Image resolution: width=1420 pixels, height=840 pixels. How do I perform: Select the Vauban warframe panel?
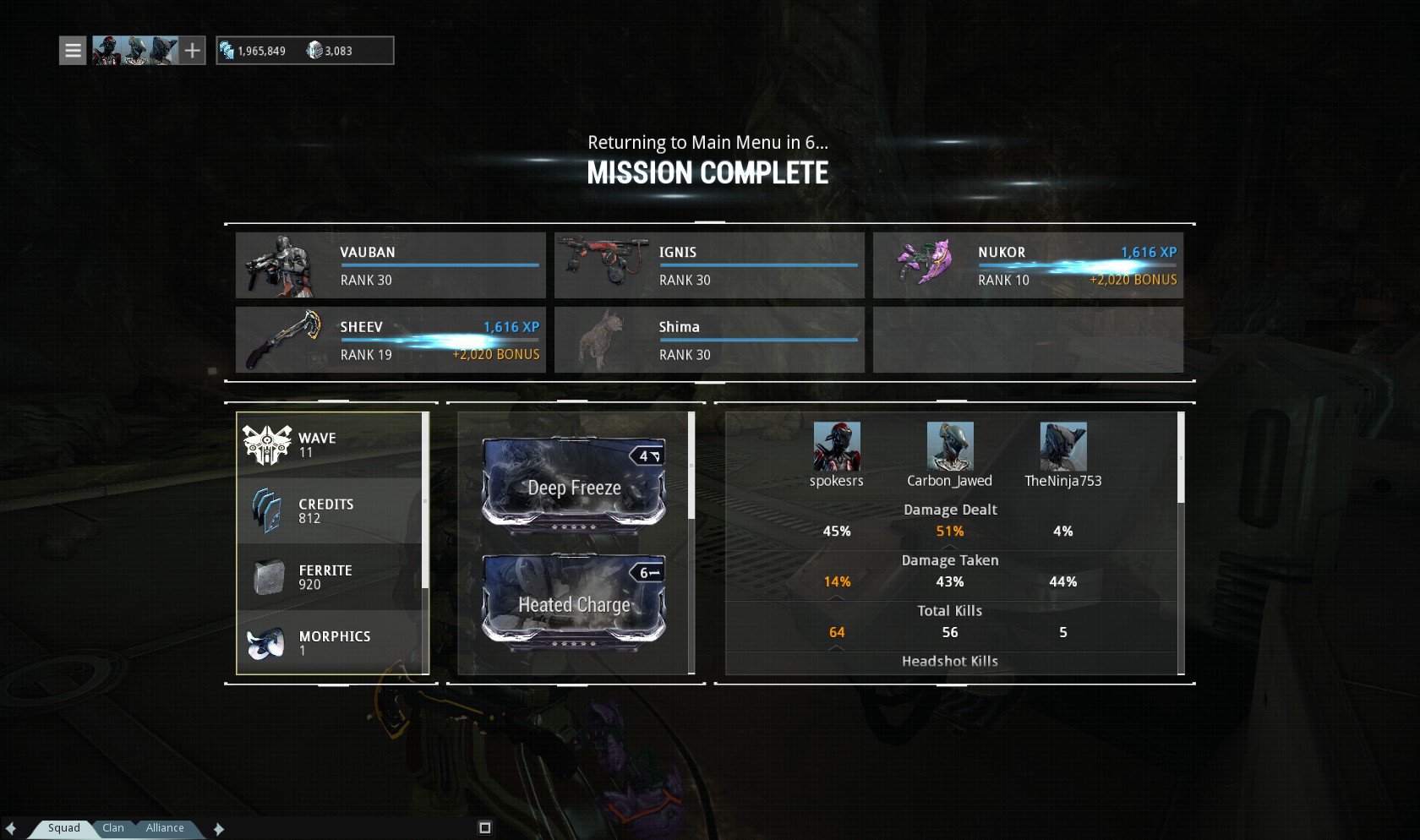point(390,265)
